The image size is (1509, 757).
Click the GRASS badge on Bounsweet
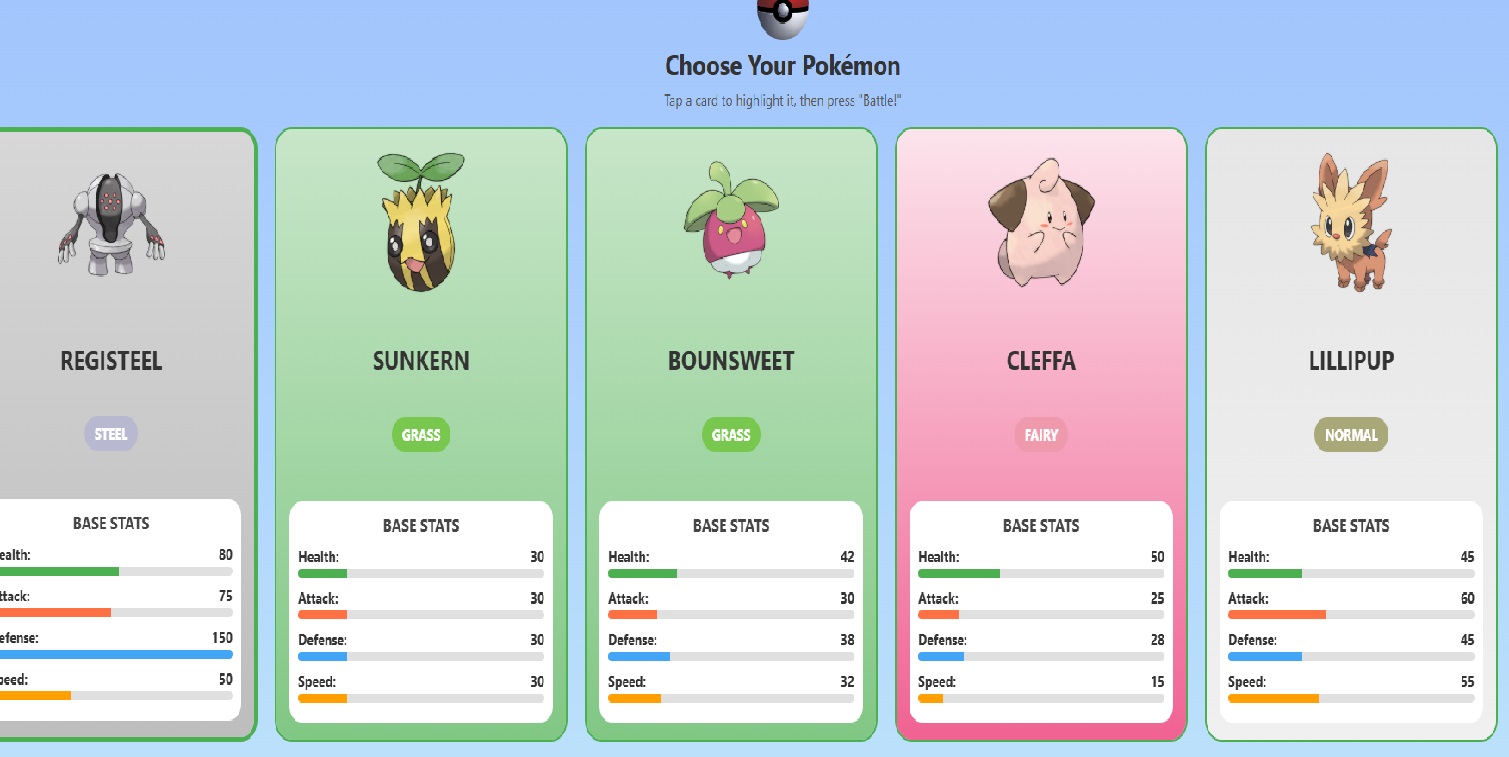[x=730, y=434]
